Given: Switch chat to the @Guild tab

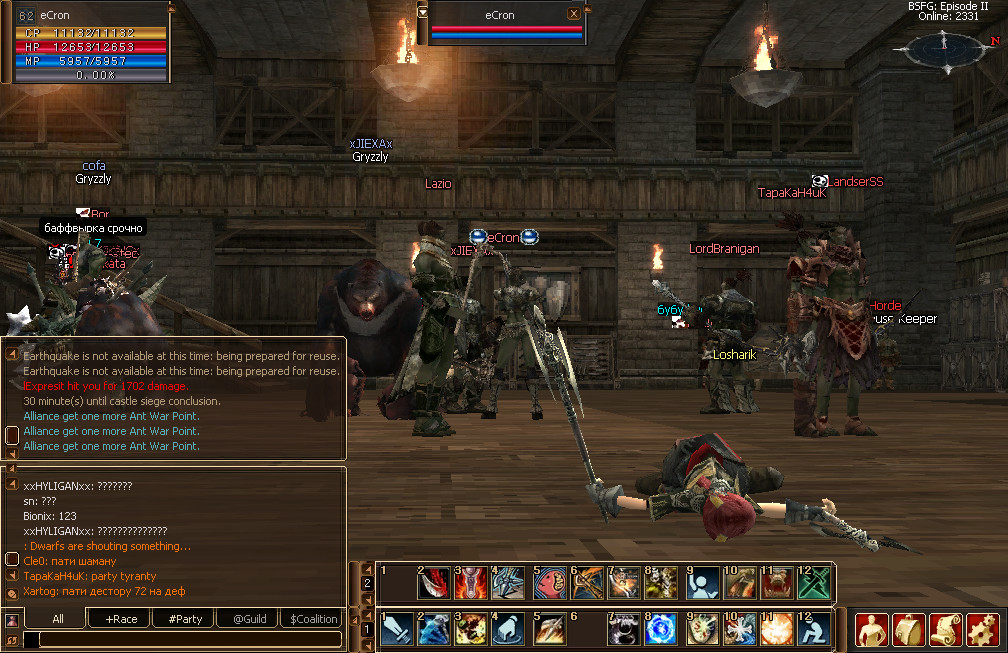Looking at the screenshot, I should point(249,619).
